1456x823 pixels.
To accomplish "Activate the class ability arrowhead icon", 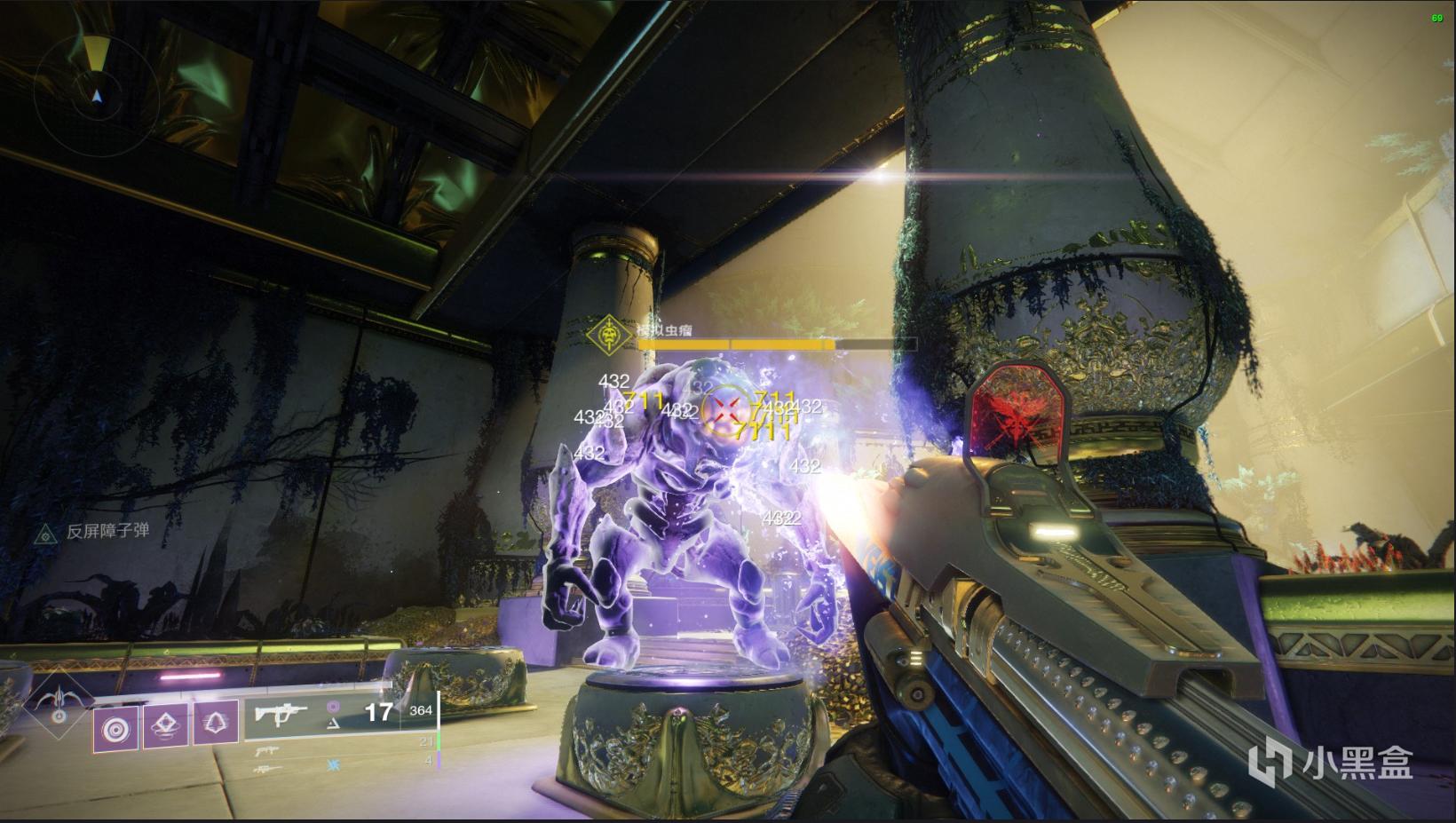I will pos(216,726).
